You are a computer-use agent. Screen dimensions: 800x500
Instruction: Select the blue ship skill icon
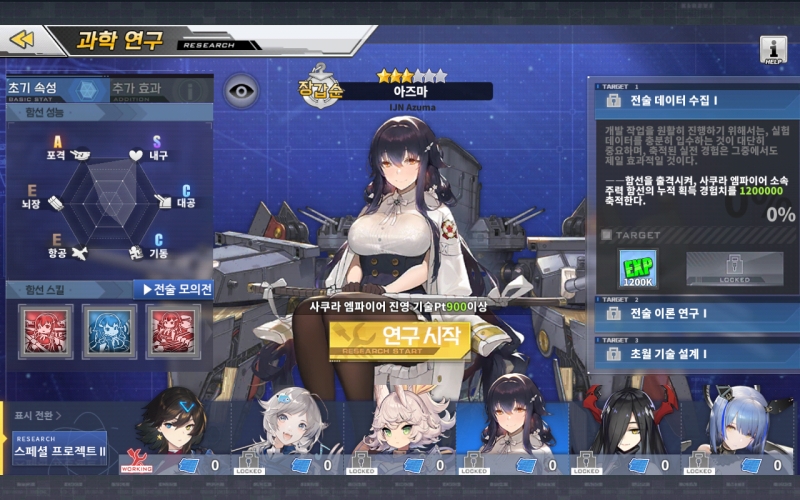point(109,331)
